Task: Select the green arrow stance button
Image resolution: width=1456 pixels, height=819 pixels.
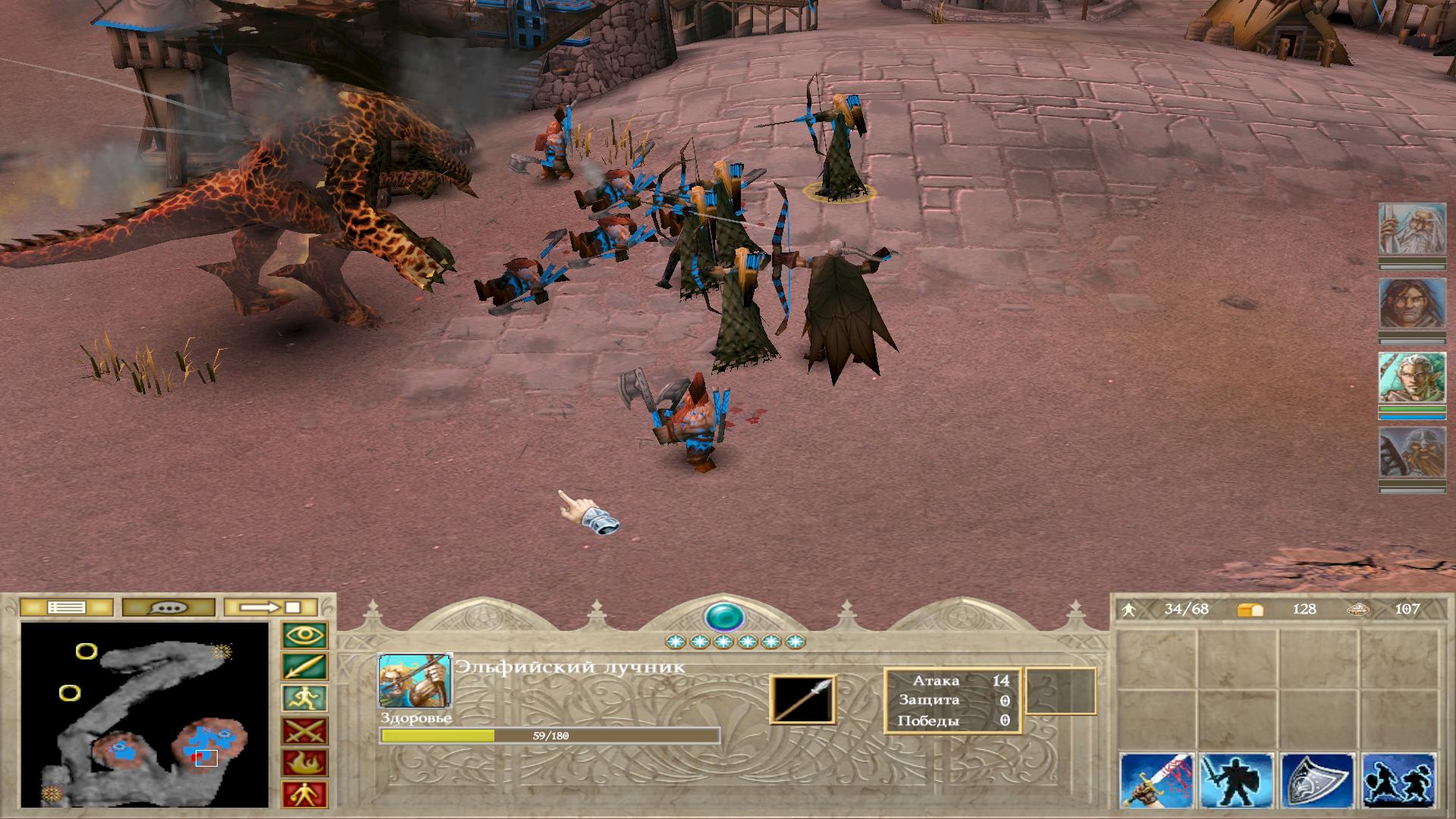Action: (305, 667)
